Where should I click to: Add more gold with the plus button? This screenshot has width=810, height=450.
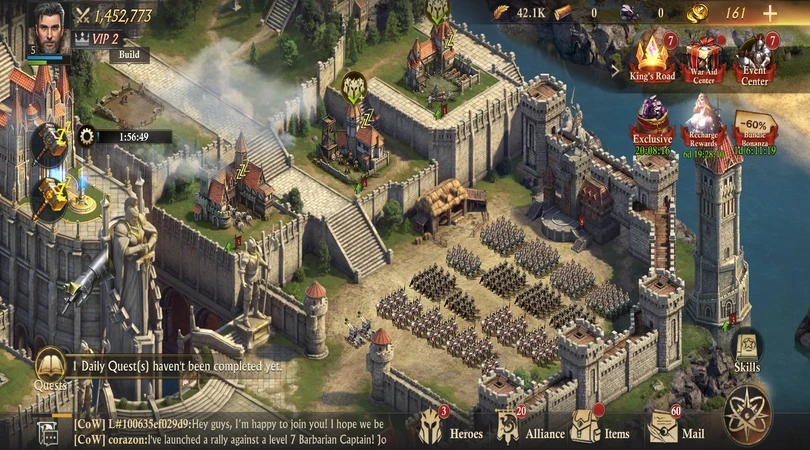(769, 13)
